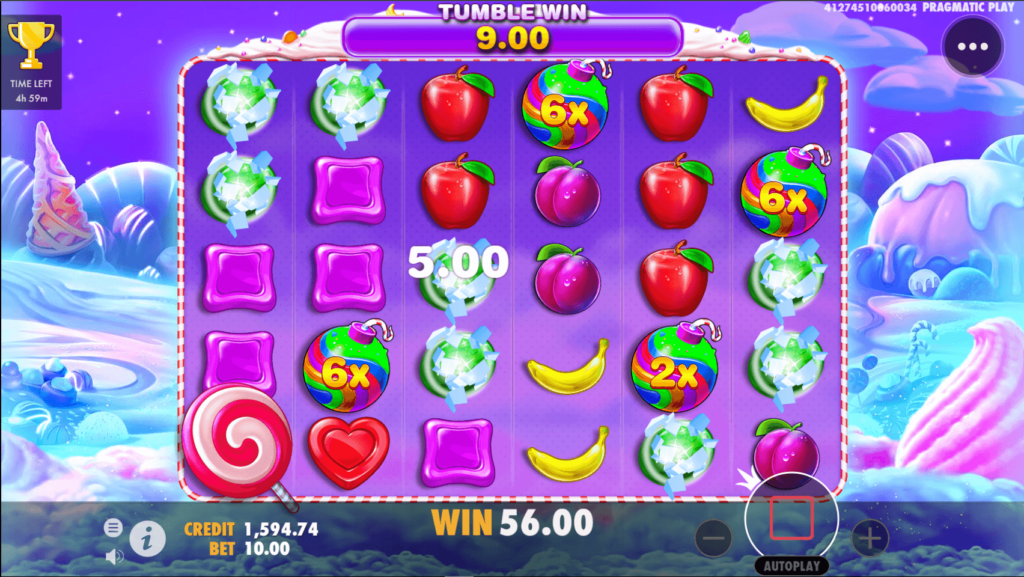Image resolution: width=1024 pixels, height=577 pixels.
Task: Open the hamburger settings menu
Action: [113, 527]
